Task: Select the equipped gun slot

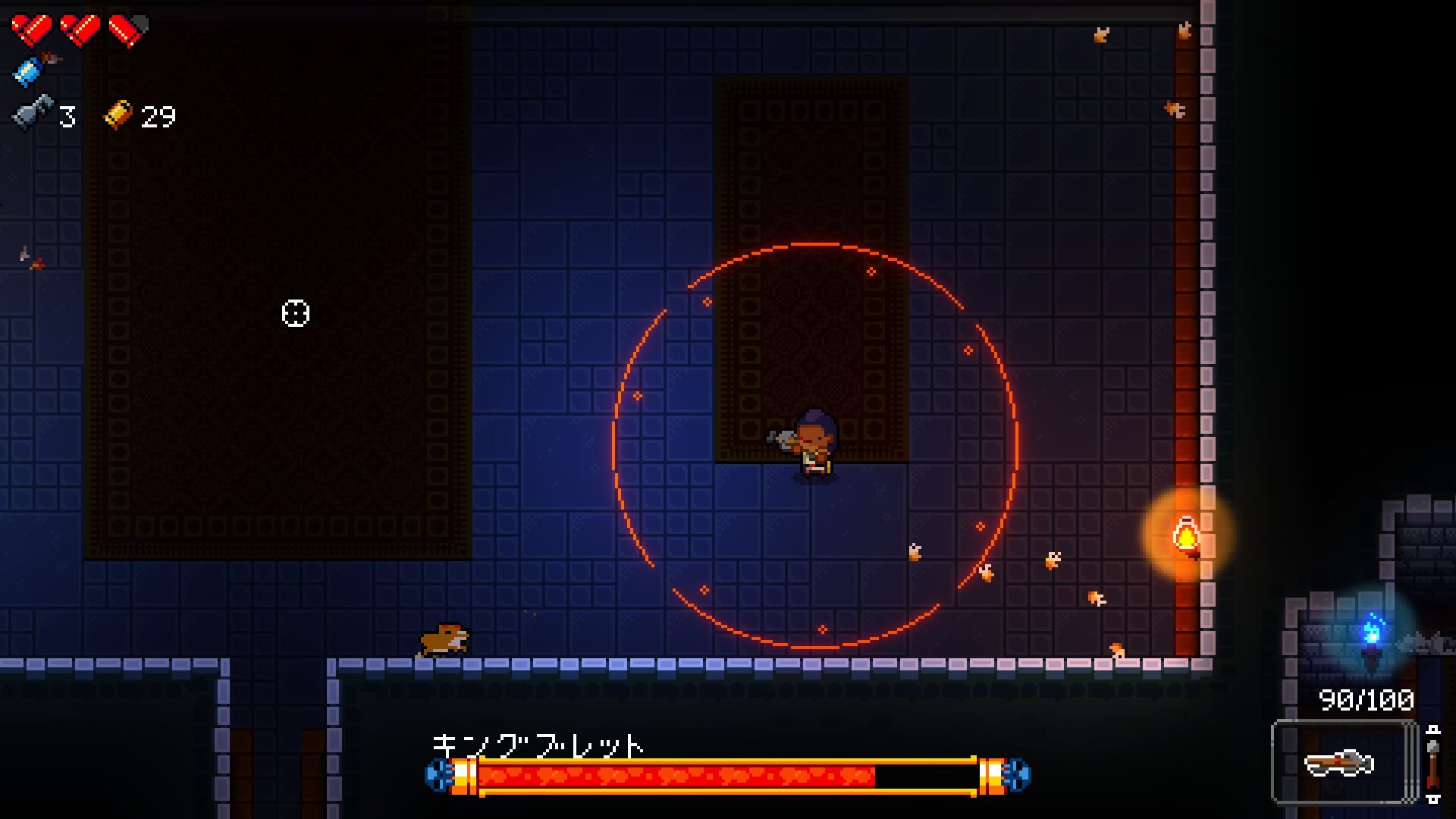Action: pos(1343,761)
